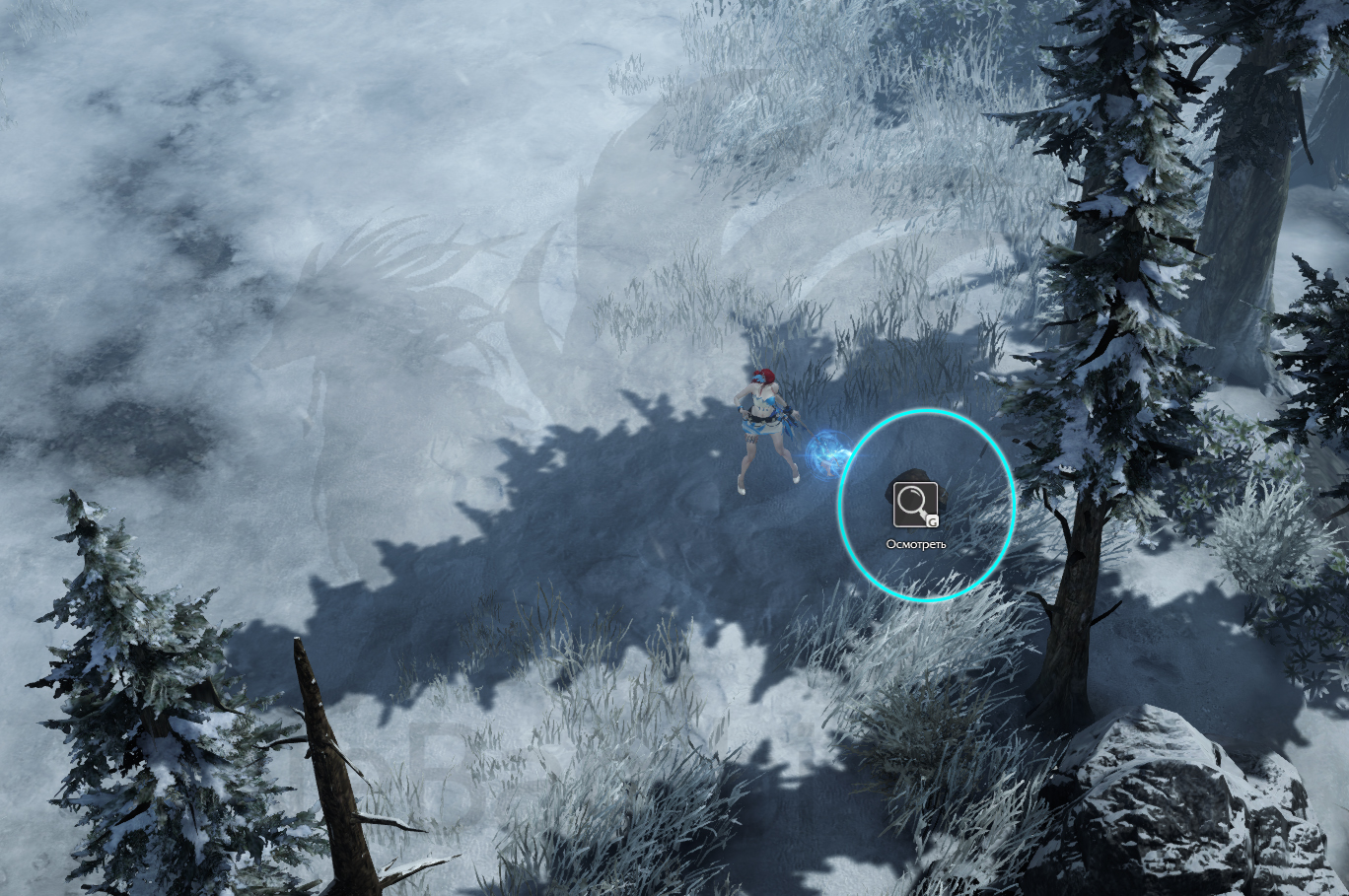Viewport: 1349px width, 896px height.
Task: Click the Осмотреть text label
Action: [914, 541]
